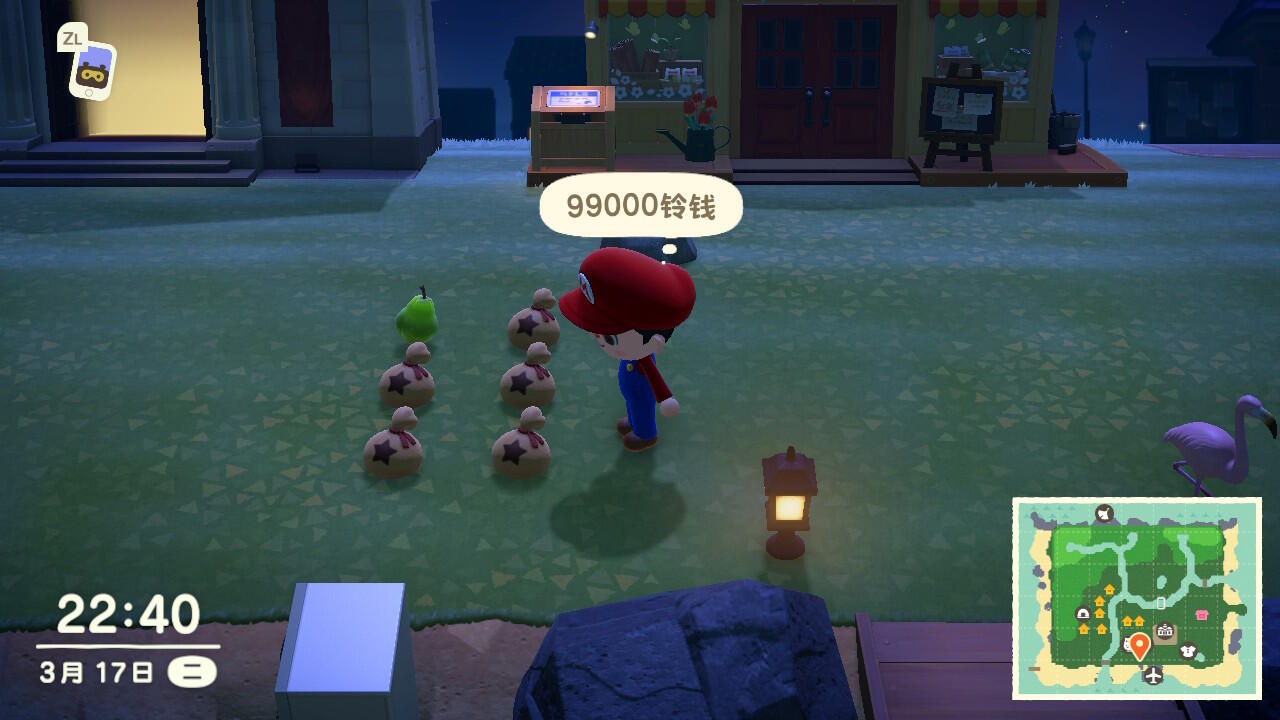Select the orange player marker on minimap
The image size is (1280, 720).
(x=1138, y=644)
